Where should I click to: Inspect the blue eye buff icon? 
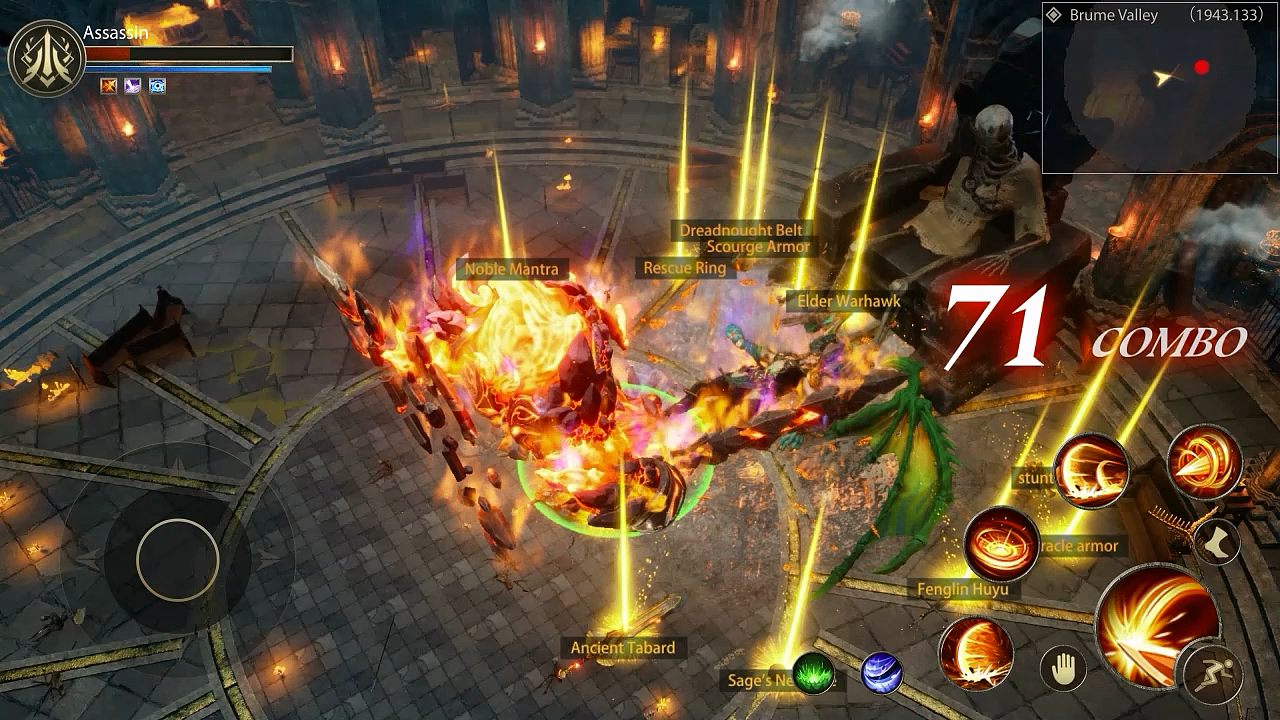tap(157, 86)
